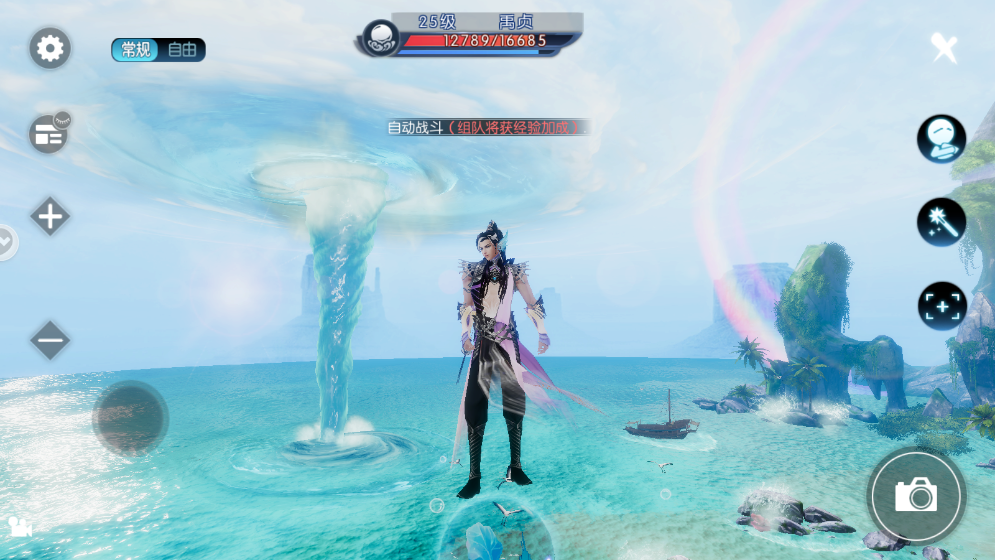Tap the virtual movement joystick

(130, 418)
